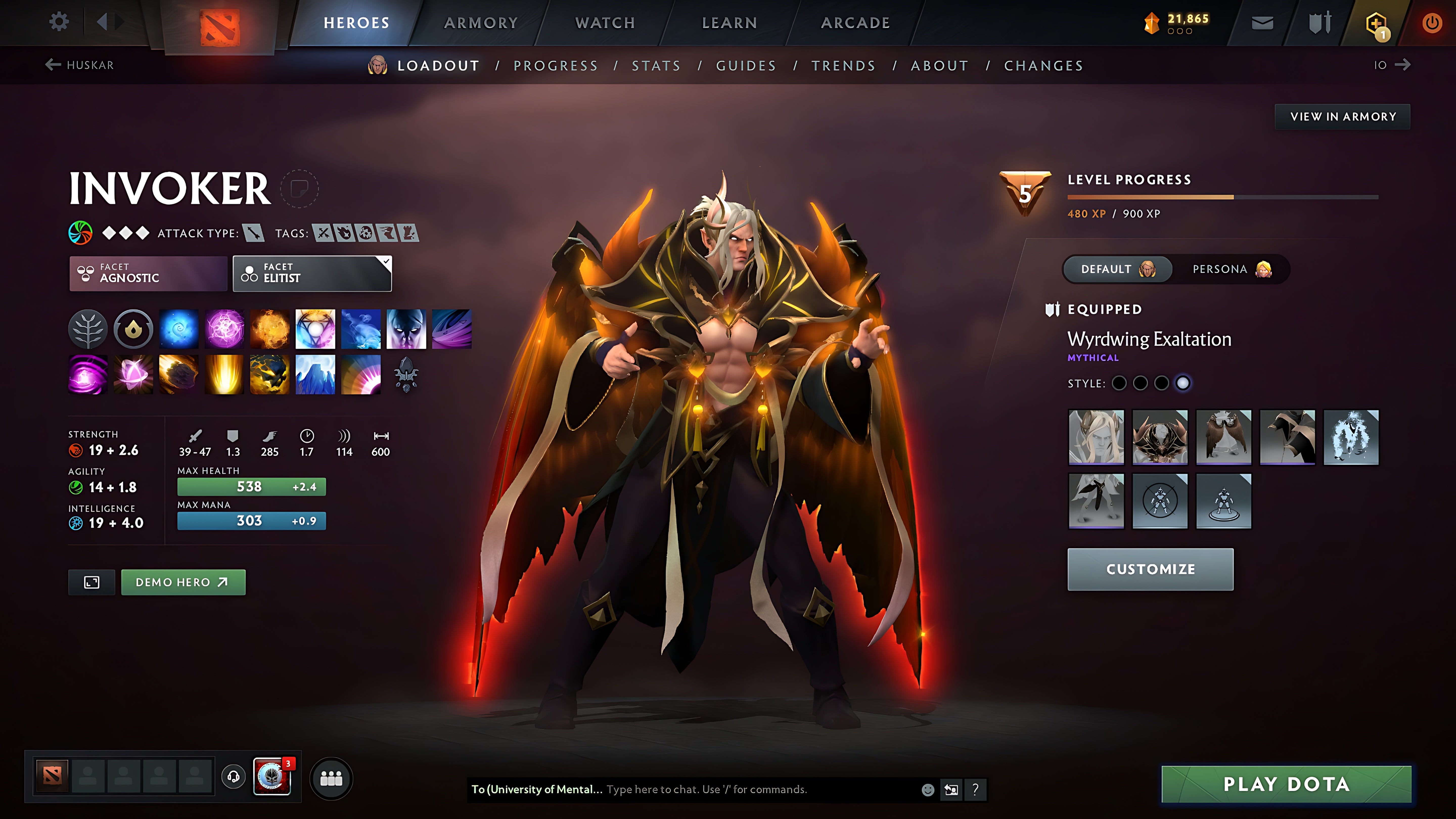1456x819 pixels.
Task: Launch DEMO HERO mode
Action: 182,582
